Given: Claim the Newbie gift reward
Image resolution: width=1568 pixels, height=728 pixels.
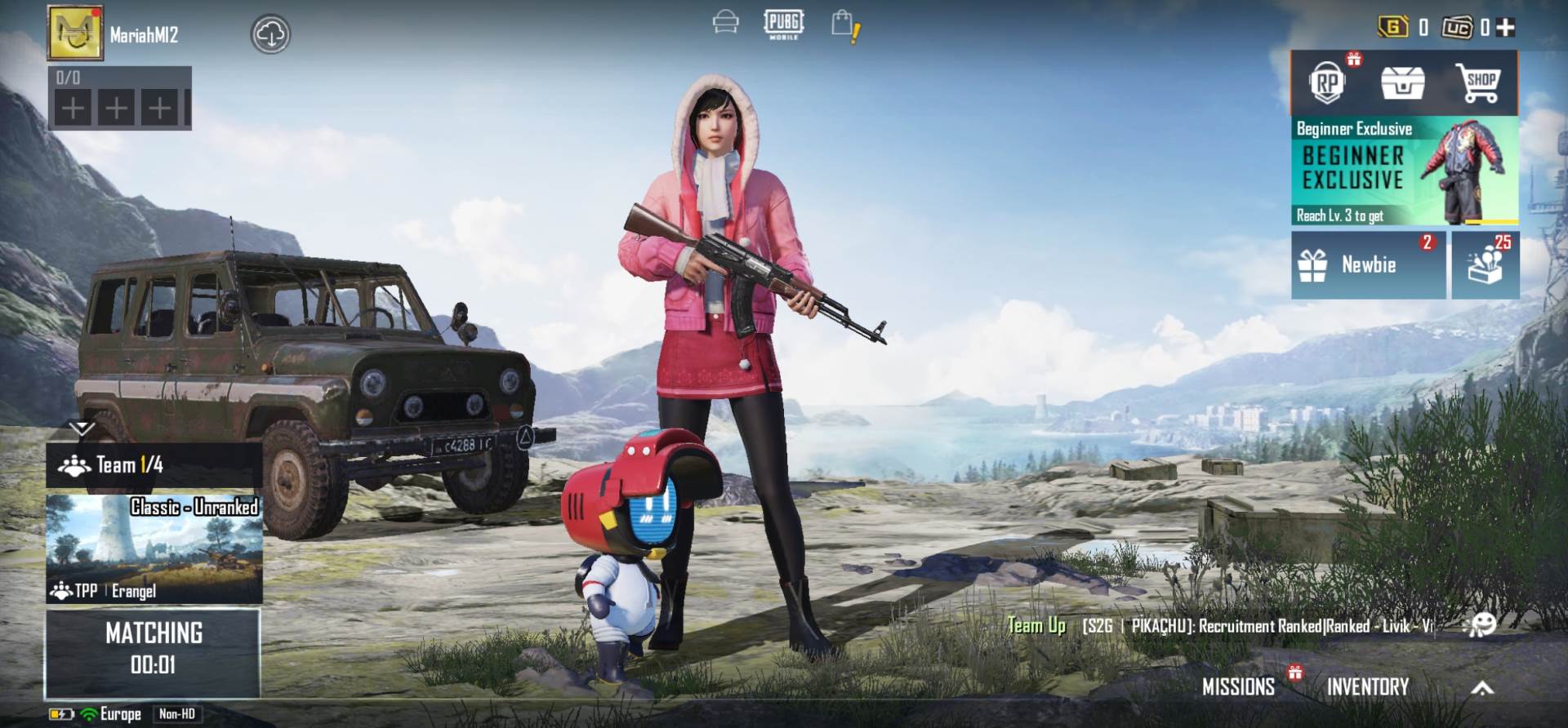Looking at the screenshot, I should click(1367, 265).
